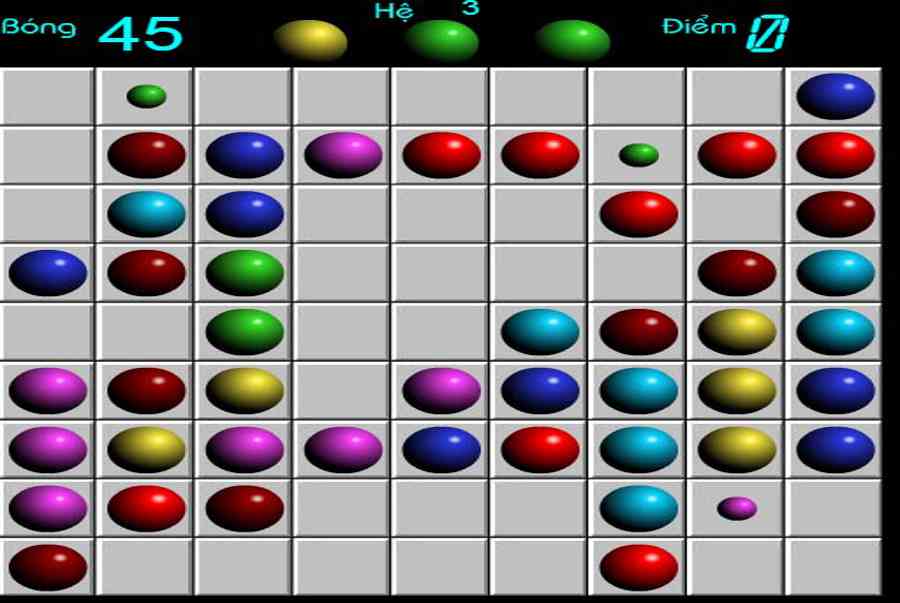Select the small magenta ball tile
This screenshot has height=603, width=900.
737,508
